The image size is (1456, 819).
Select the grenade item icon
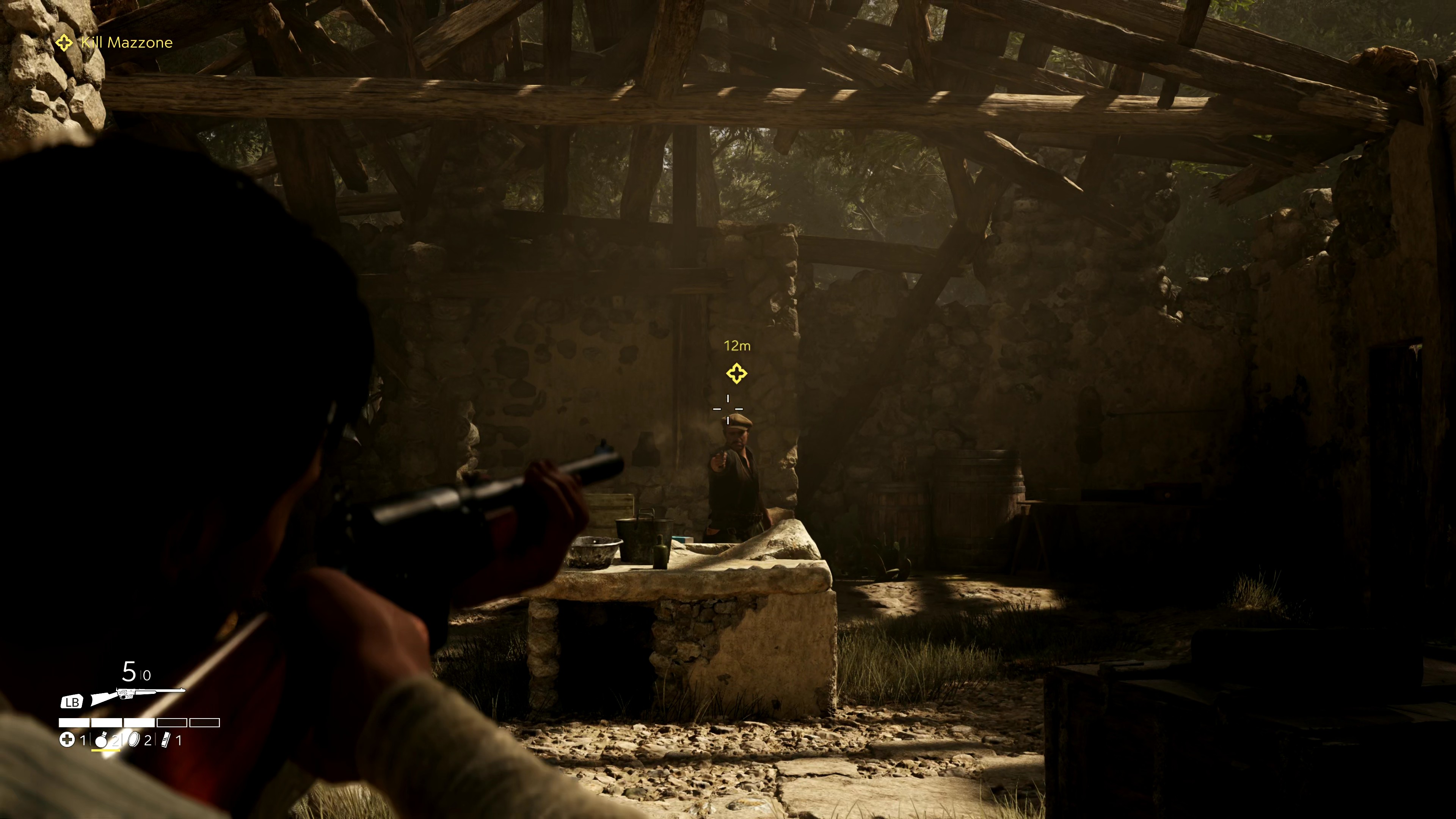(x=101, y=740)
